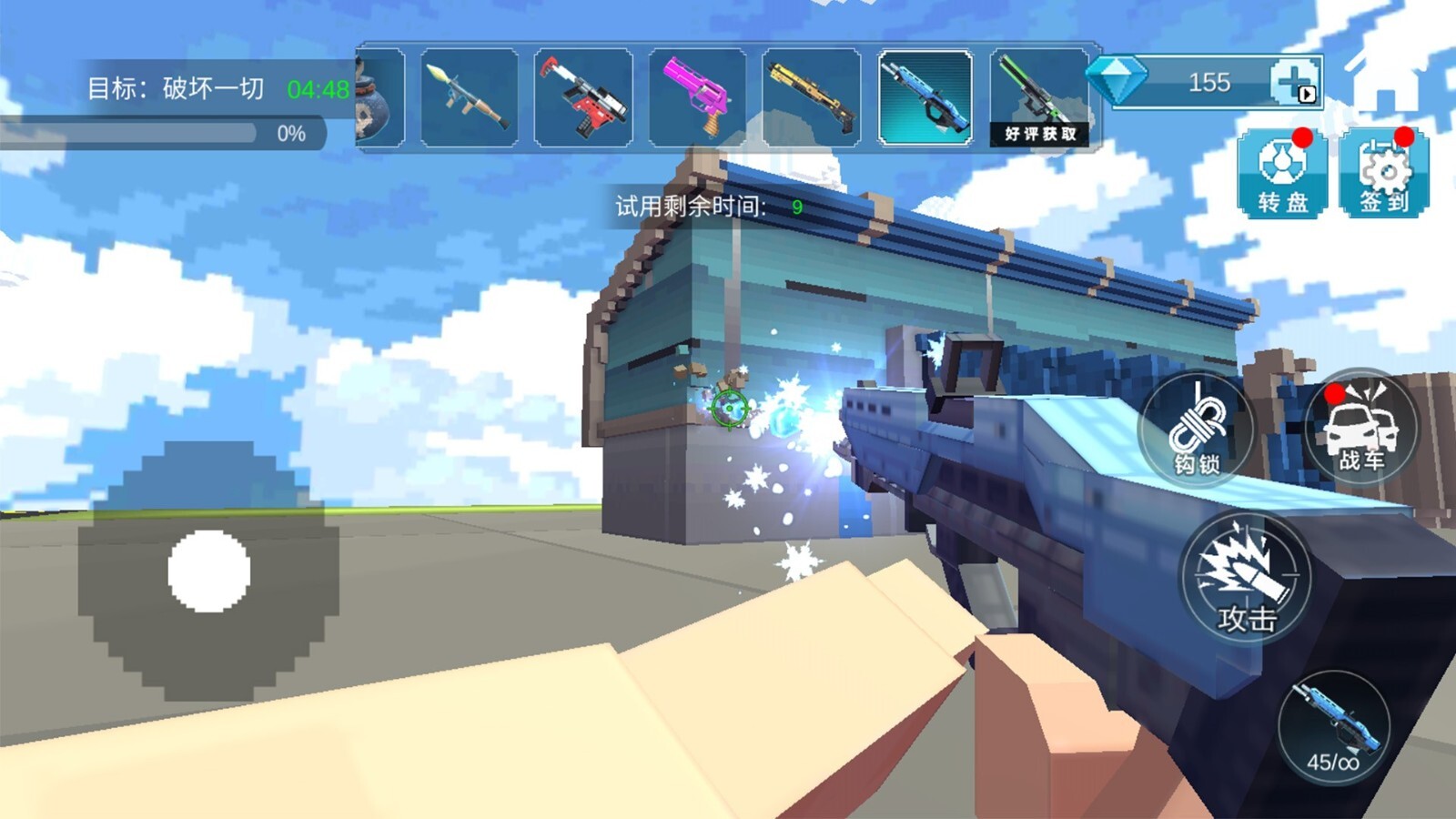
Task: Tap the virtual movement joystick
Action: [x=209, y=571]
